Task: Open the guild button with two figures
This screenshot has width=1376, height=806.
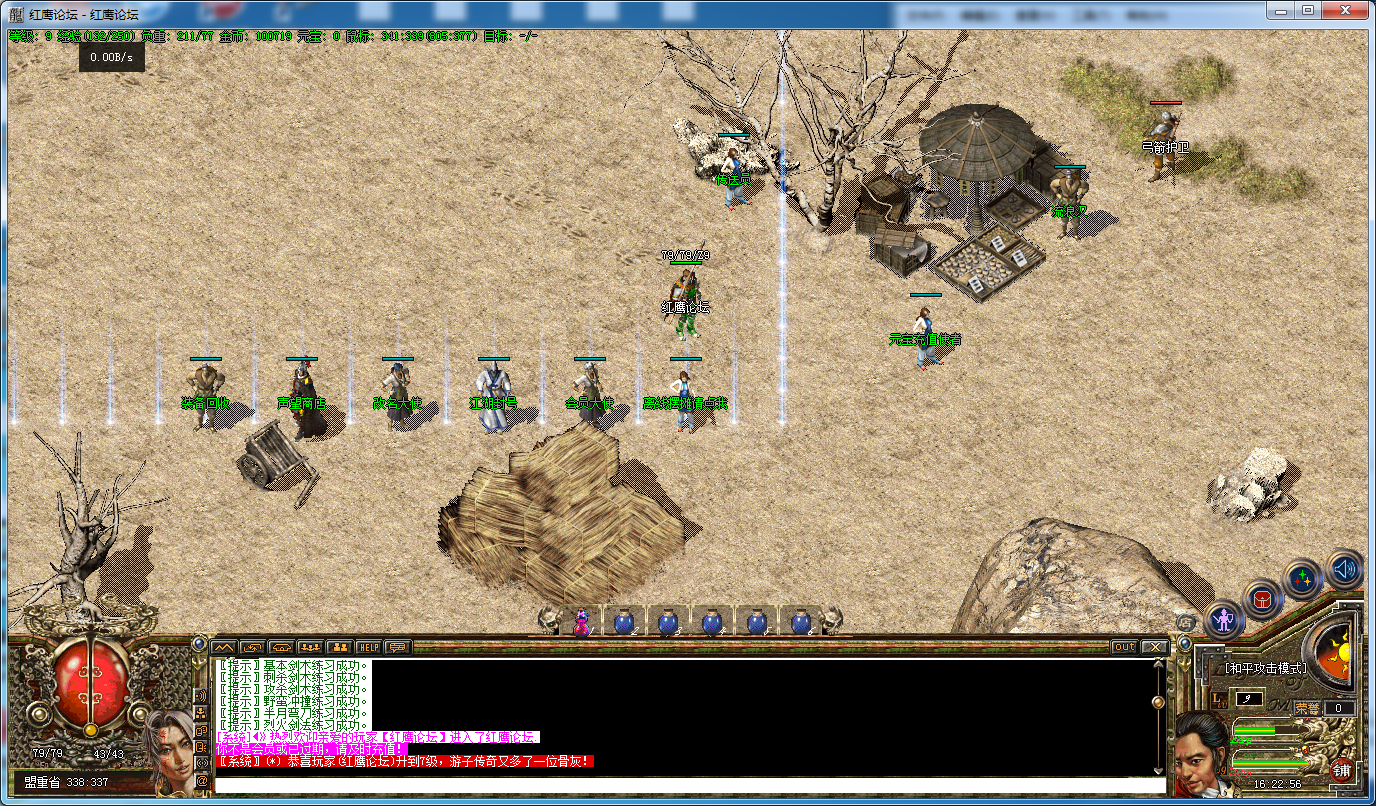Action: point(340,647)
